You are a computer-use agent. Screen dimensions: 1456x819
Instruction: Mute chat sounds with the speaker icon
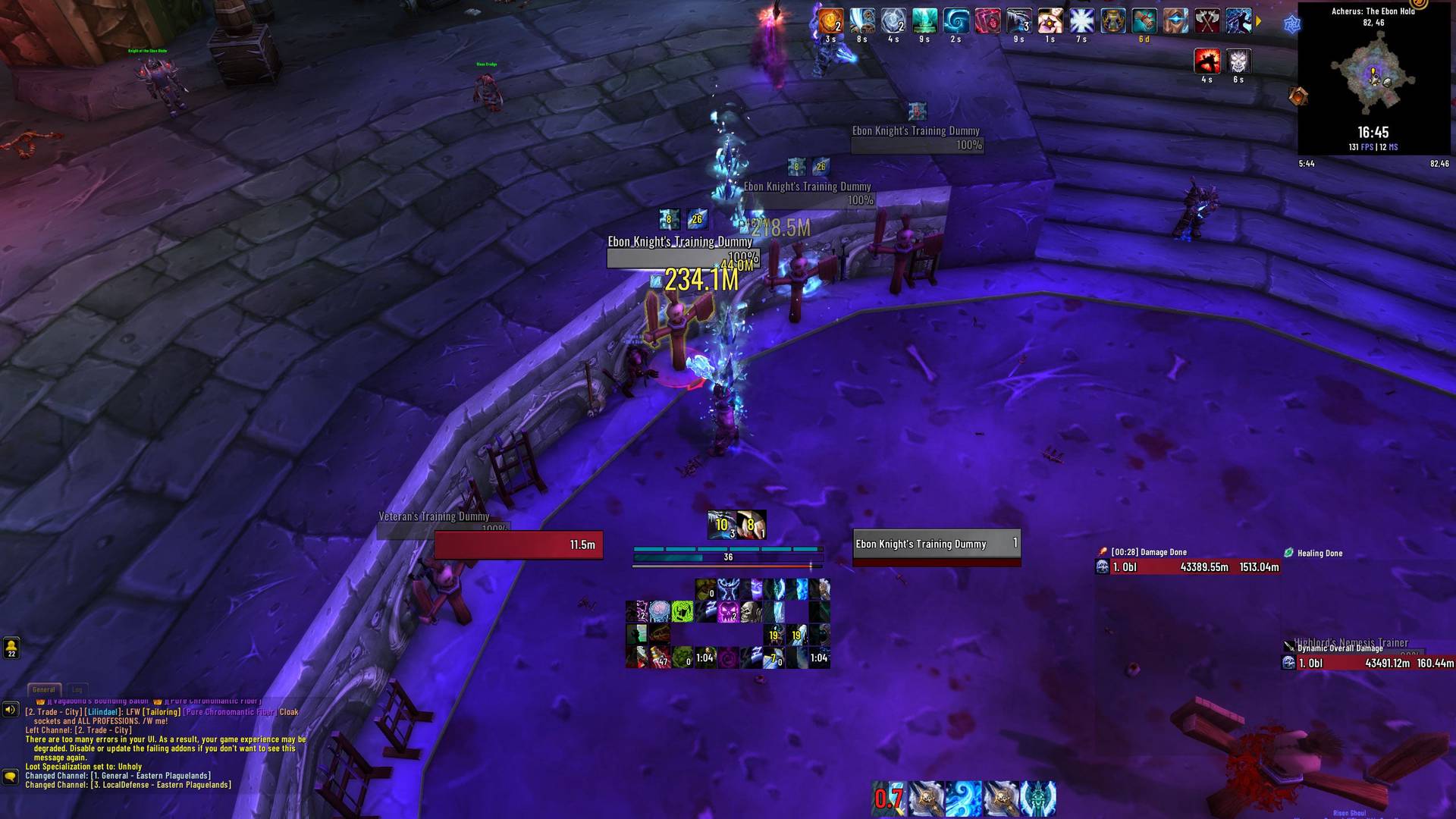pos(10,710)
